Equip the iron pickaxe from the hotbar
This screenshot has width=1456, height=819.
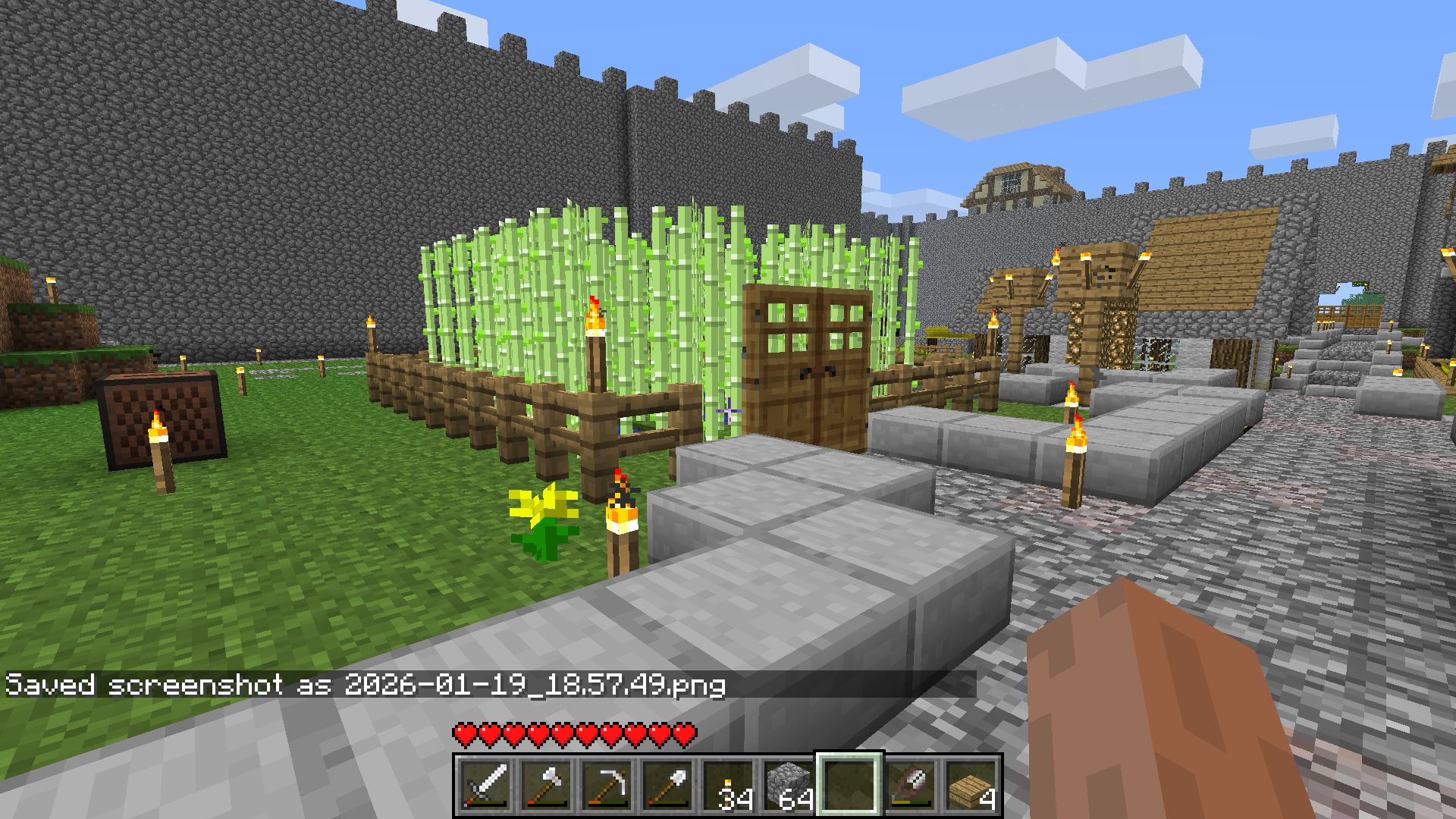click(607, 786)
